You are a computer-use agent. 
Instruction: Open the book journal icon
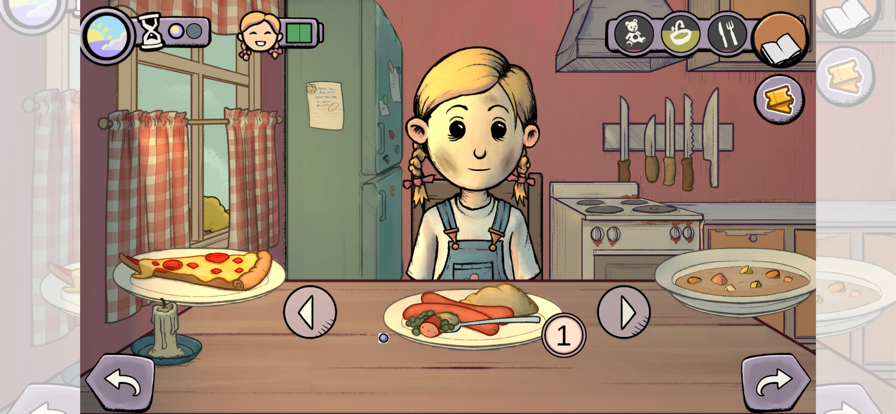(x=781, y=41)
